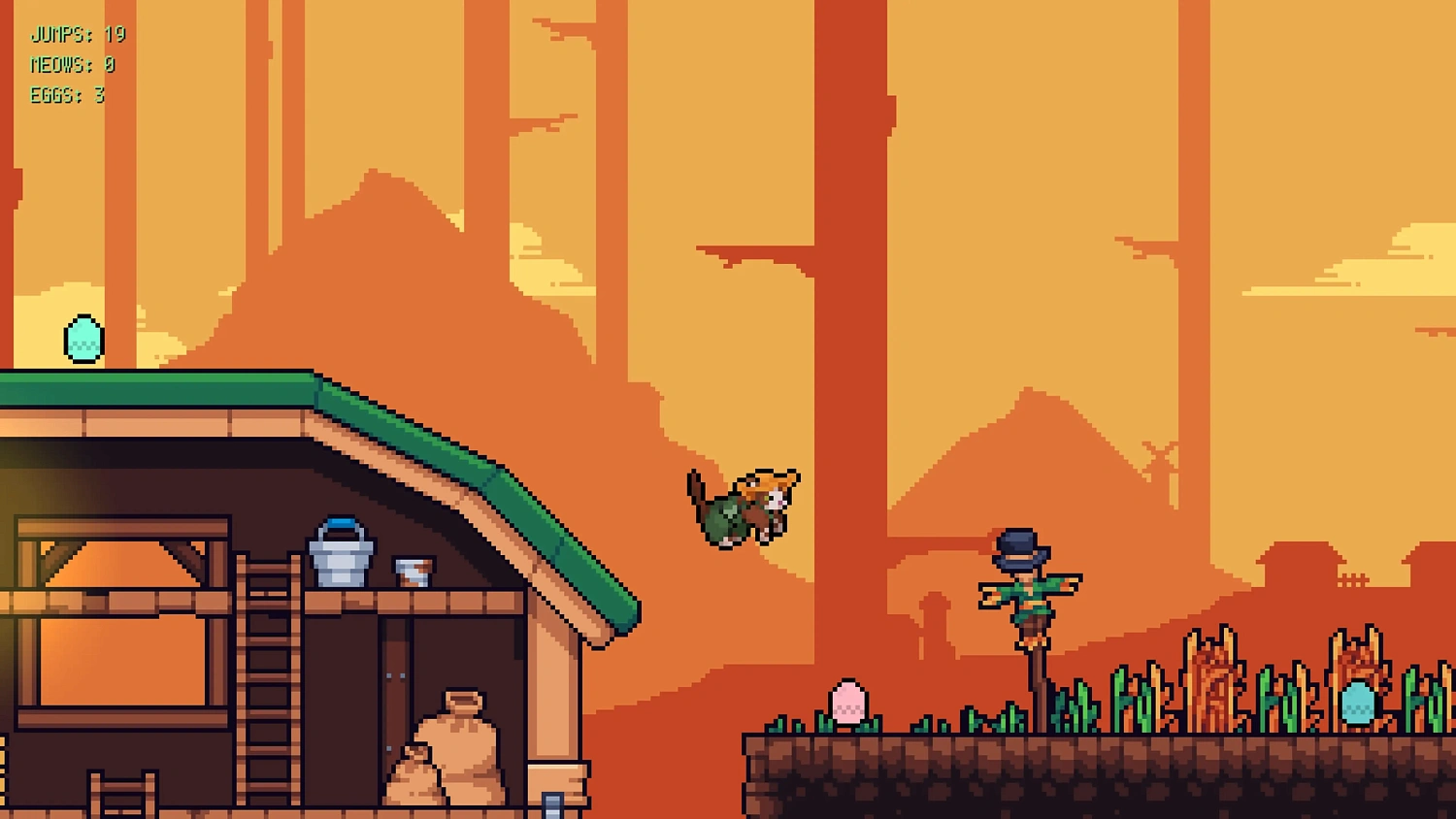Select the JUMPS HUD label
The image size is (1456, 819).
click(58, 35)
